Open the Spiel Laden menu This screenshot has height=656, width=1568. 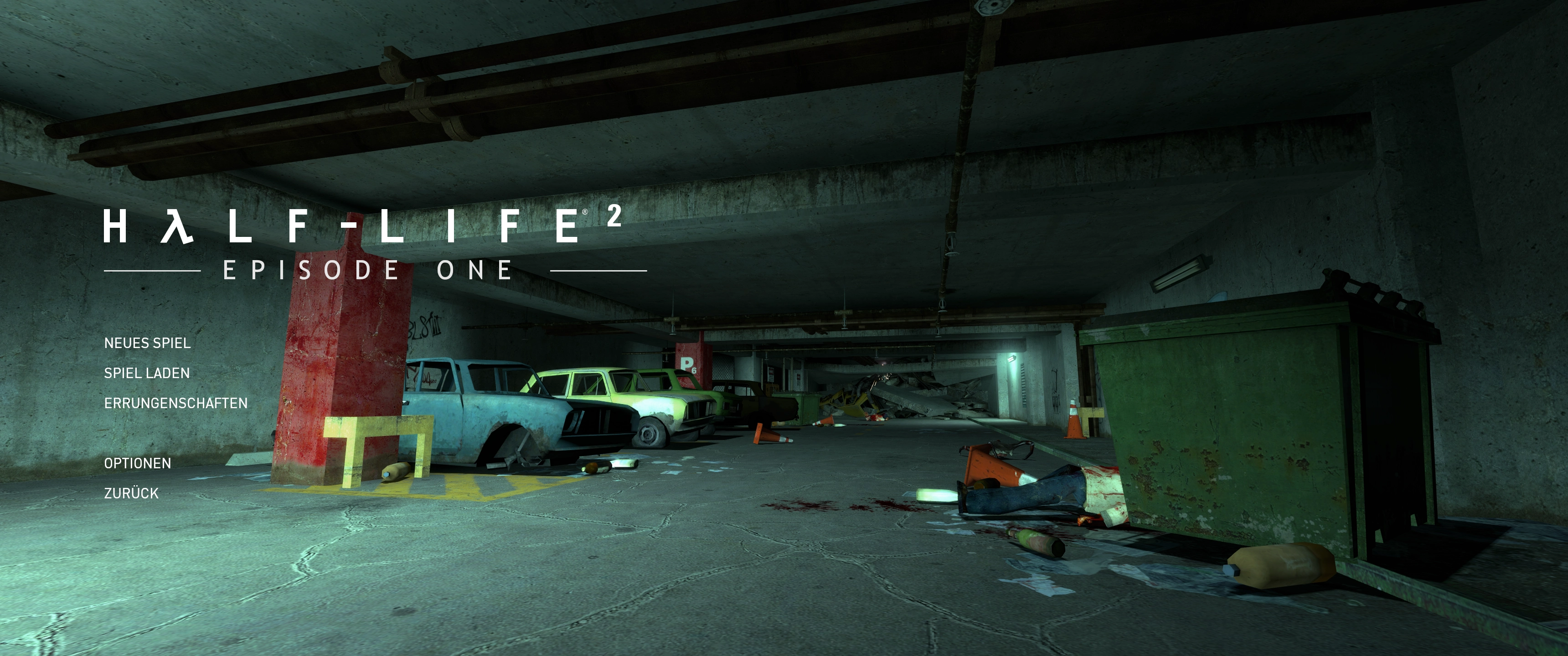point(147,373)
